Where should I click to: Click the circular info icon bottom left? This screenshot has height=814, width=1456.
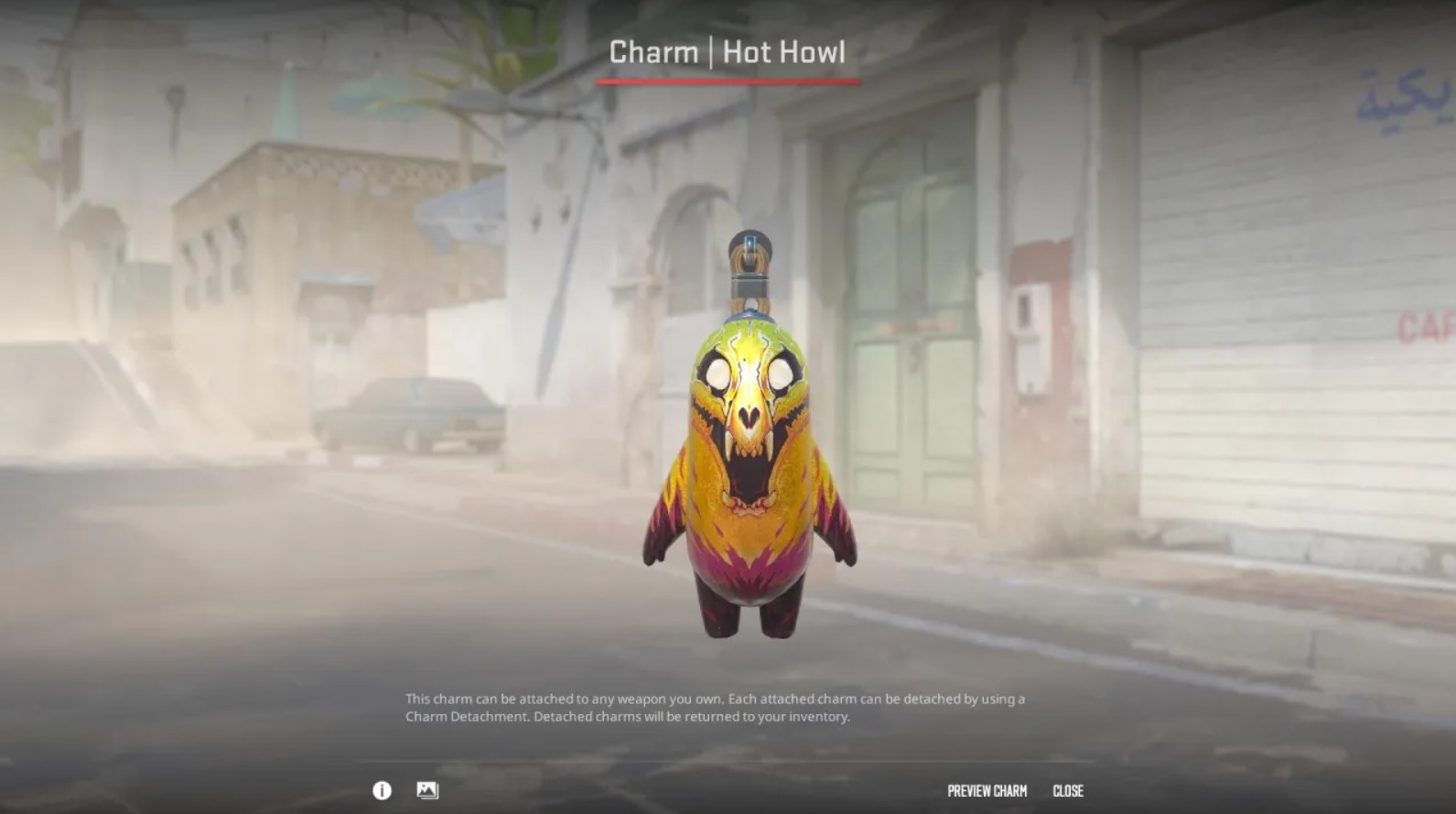[381, 791]
